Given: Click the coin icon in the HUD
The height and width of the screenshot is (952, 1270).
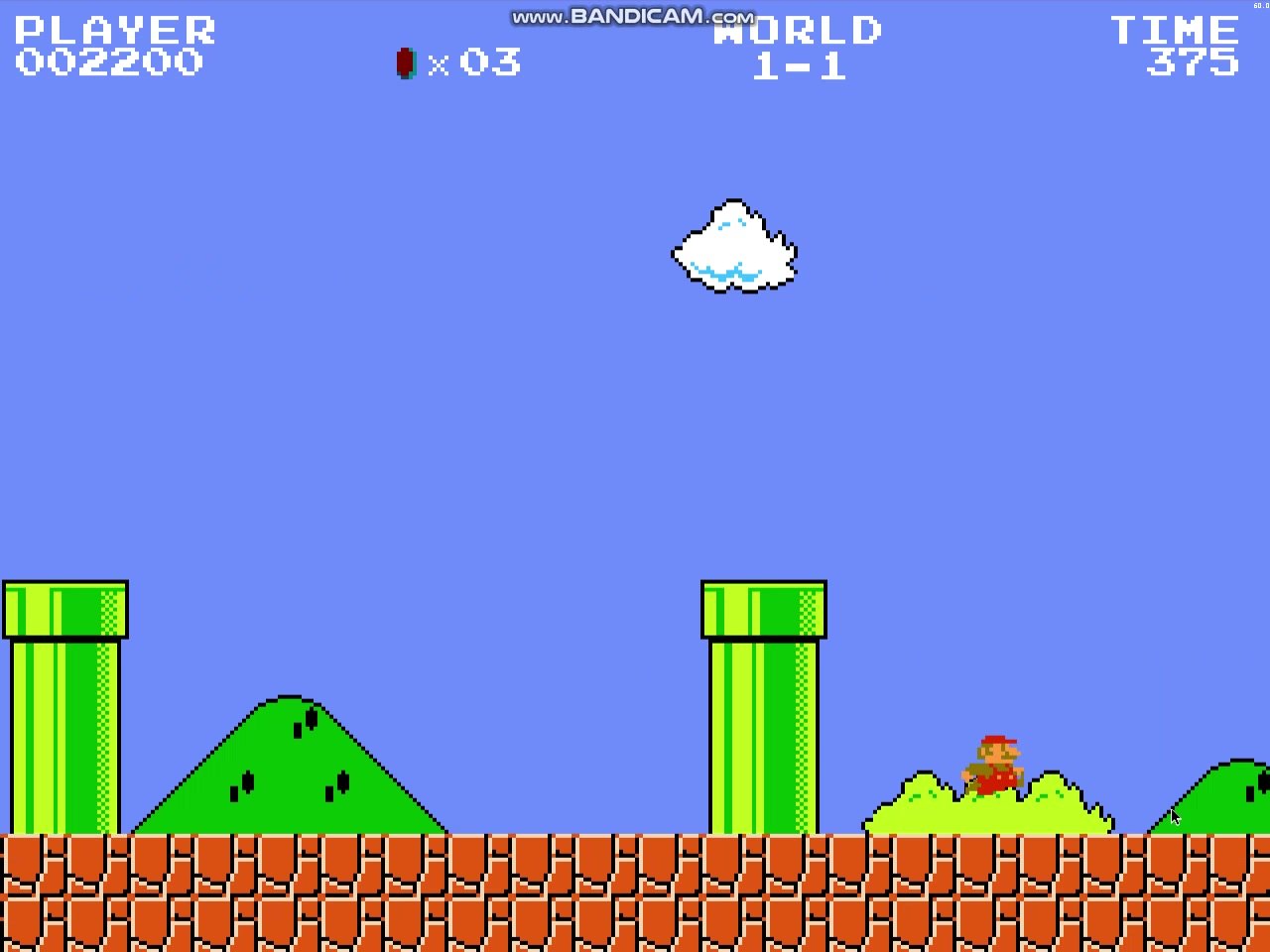Looking at the screenshot, I should 405,63.
